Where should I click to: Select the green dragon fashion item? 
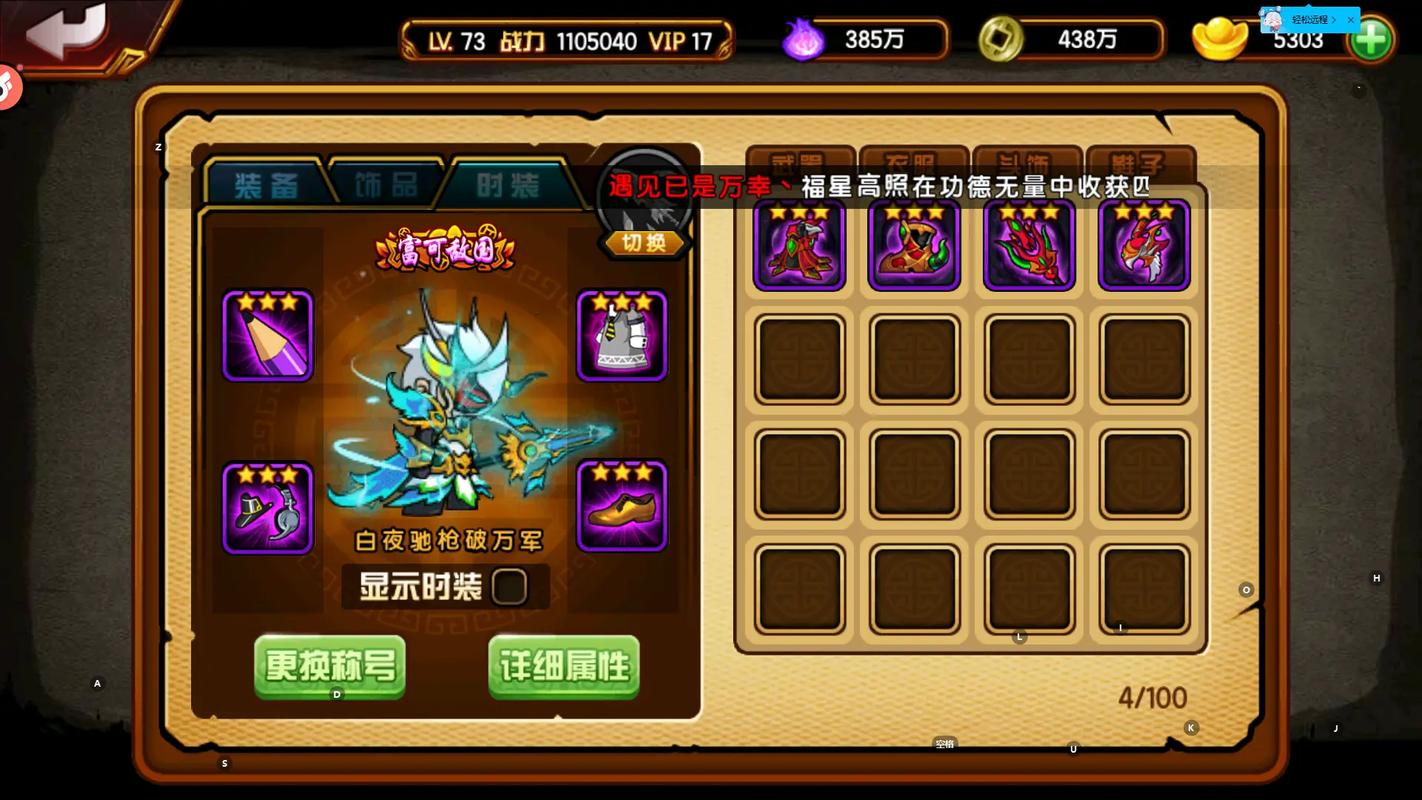click(x=1028, y=243)
